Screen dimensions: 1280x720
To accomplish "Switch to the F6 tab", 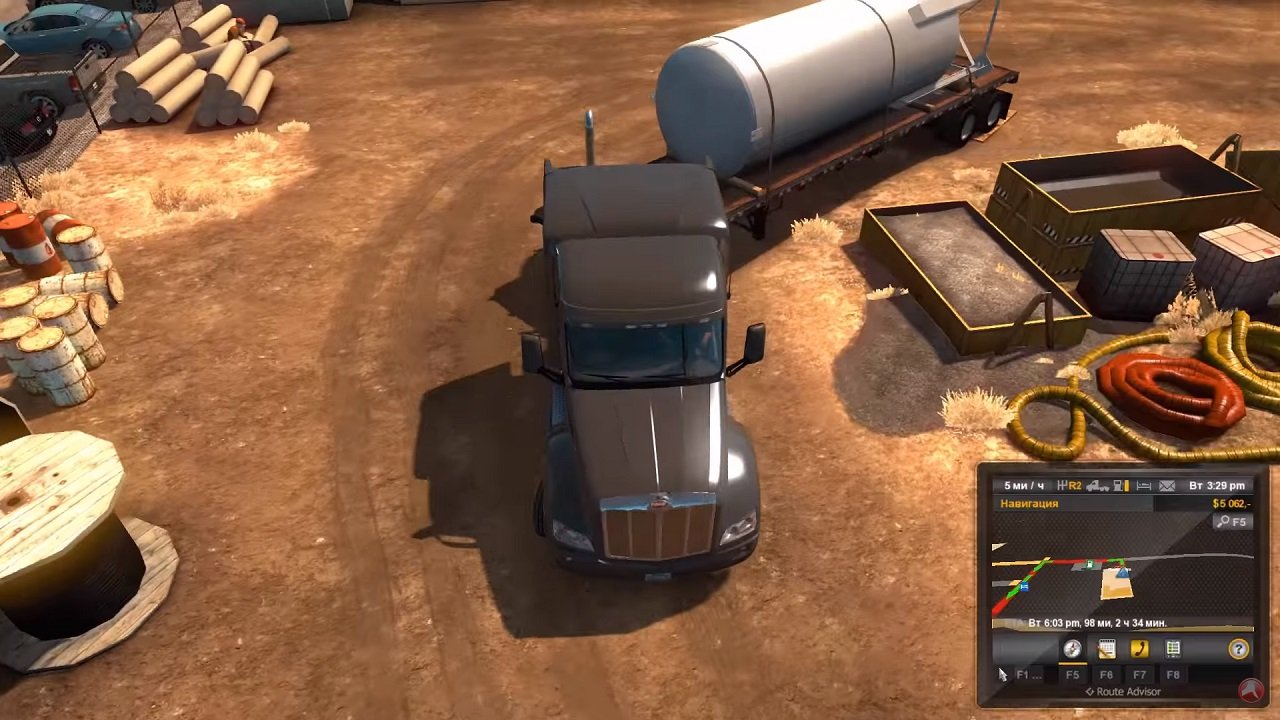I will (1108, 673).
